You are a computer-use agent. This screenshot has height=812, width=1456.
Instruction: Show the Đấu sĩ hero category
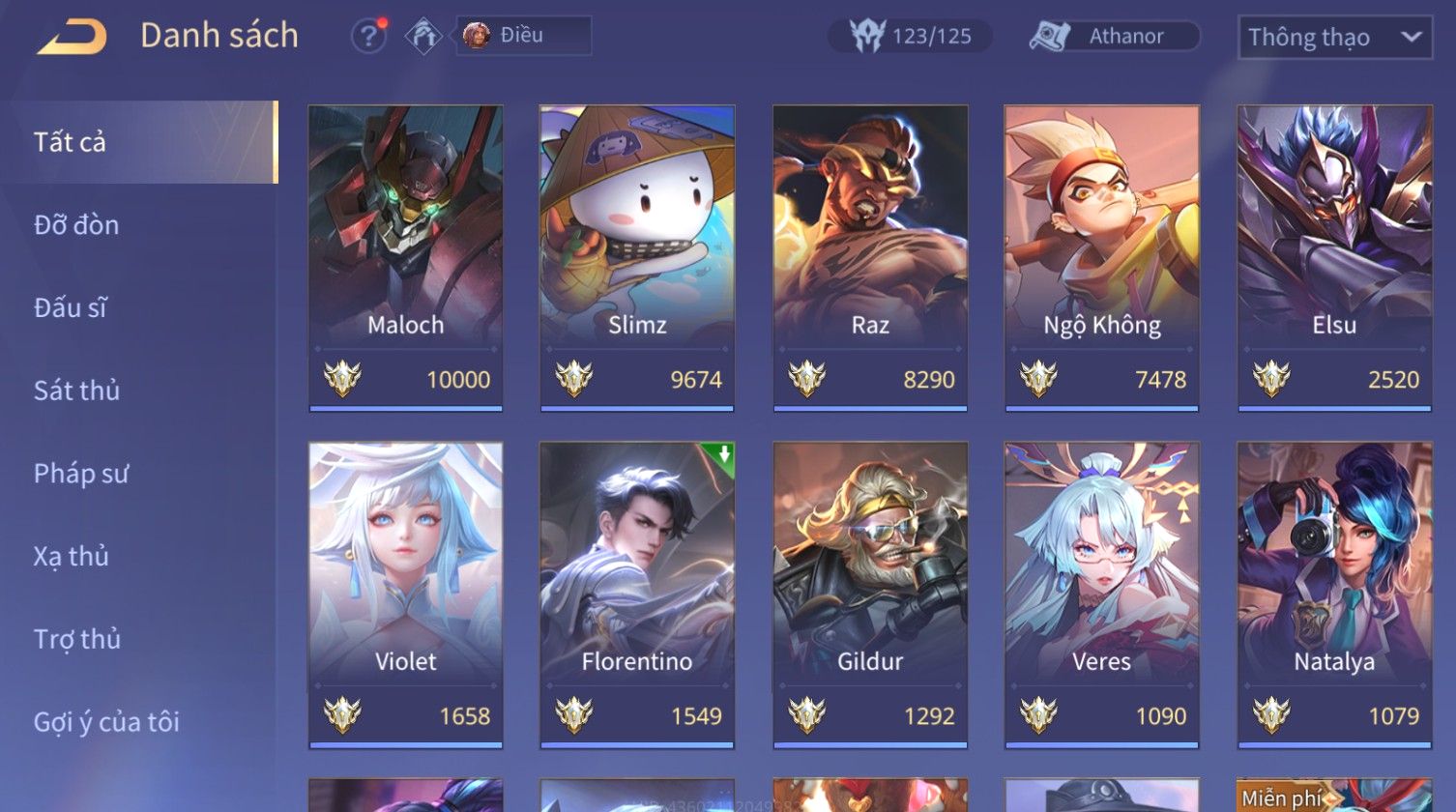(x=70, y=308)
